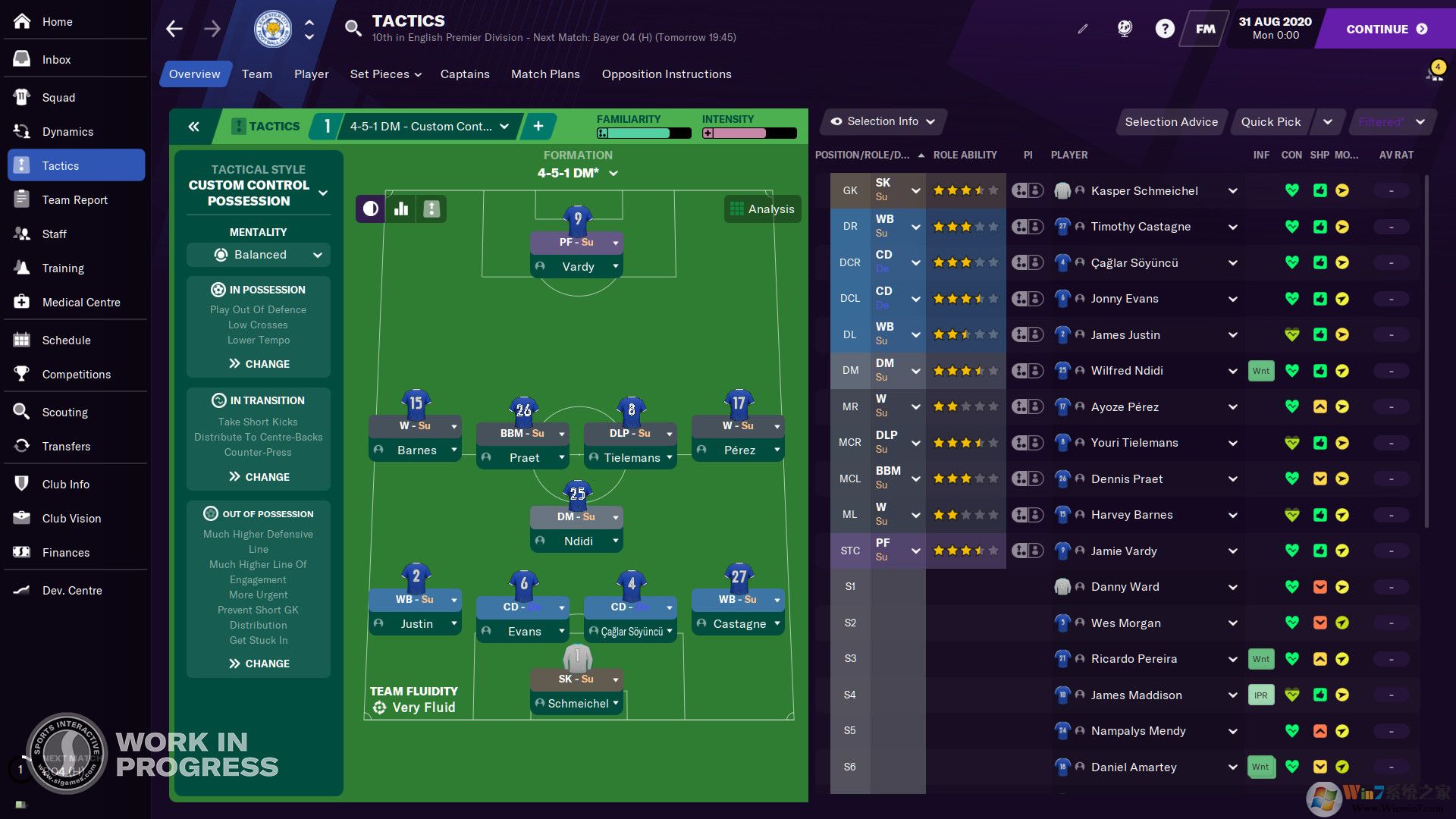The height and width of the screenshot is (819, 1456).
Task: Open the Inbox from the sidebar
Action: coord(56,60)
